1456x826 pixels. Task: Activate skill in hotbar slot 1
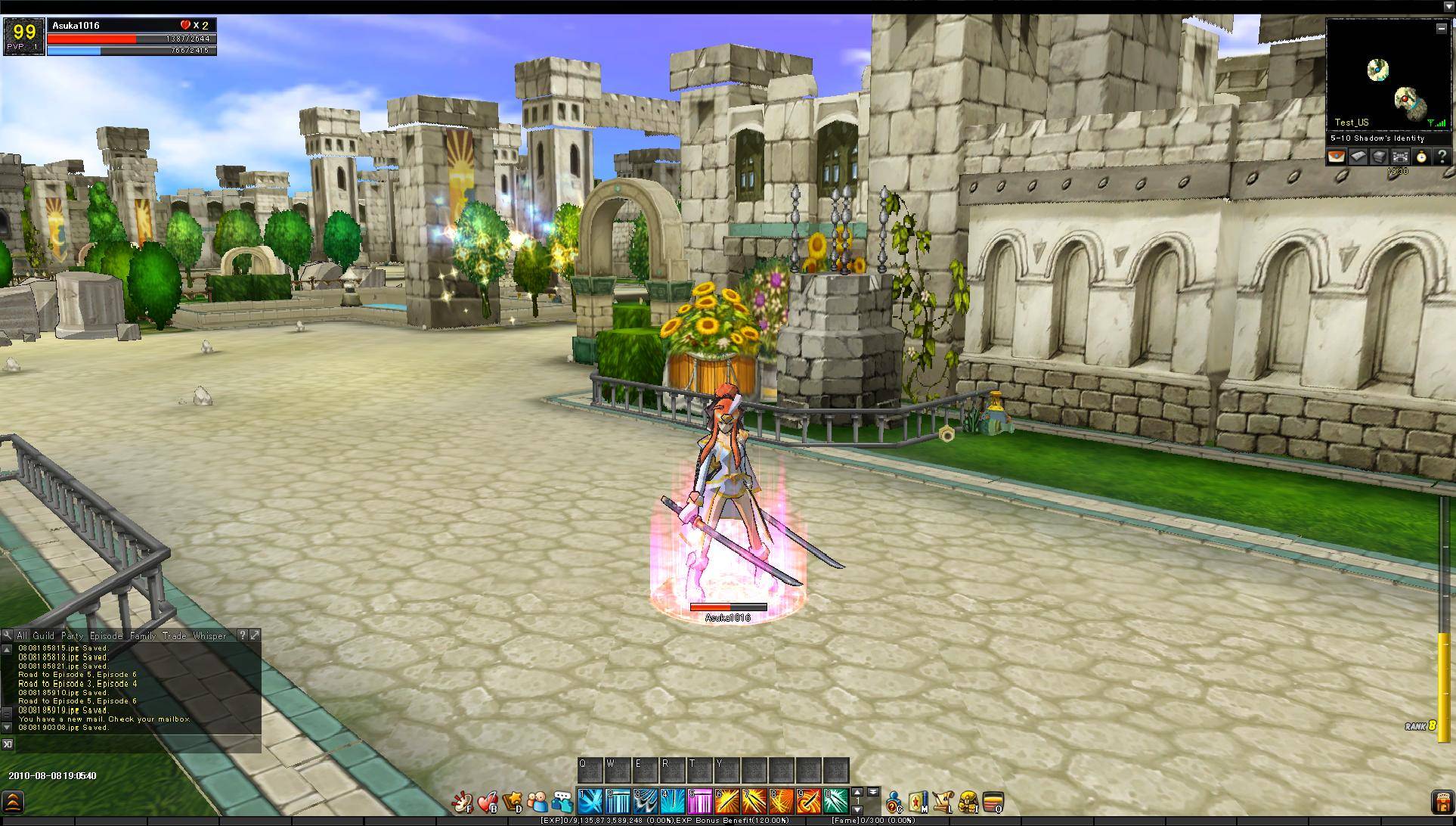(590, 800)
